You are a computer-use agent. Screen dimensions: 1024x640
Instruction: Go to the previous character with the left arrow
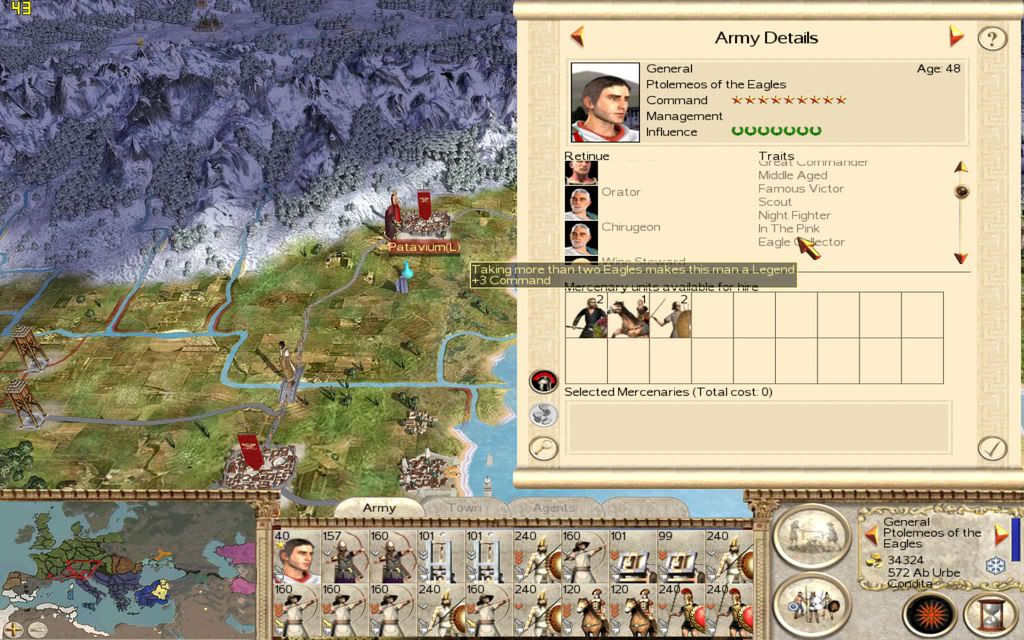click(577, 38)
